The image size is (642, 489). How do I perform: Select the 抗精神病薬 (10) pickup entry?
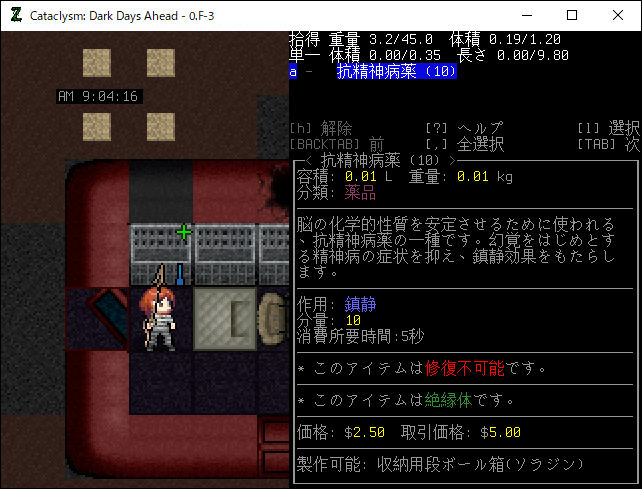pyautogui.click(x=396, y=72)
